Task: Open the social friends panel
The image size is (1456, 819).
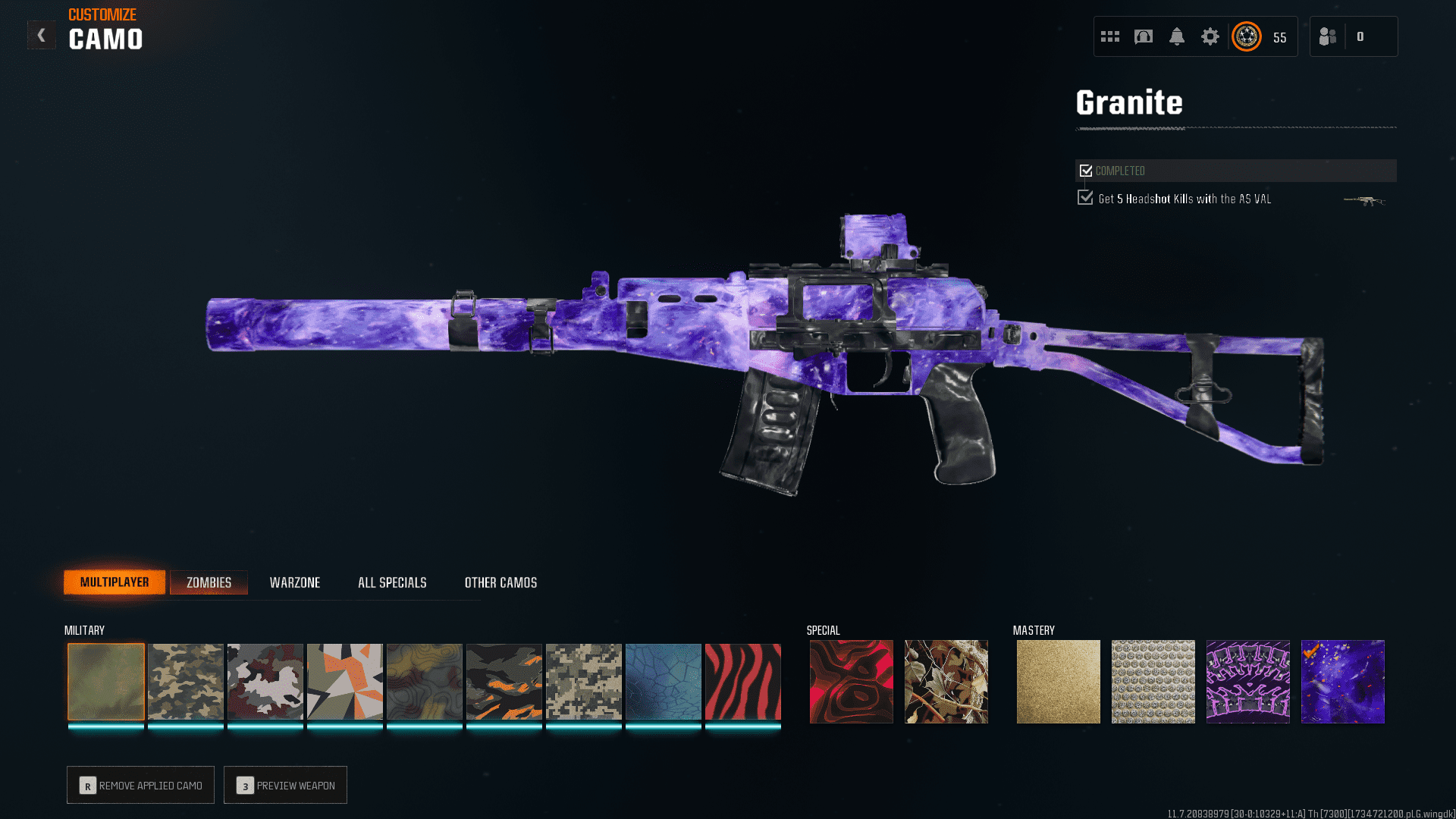Action: tap(1327, 36)
